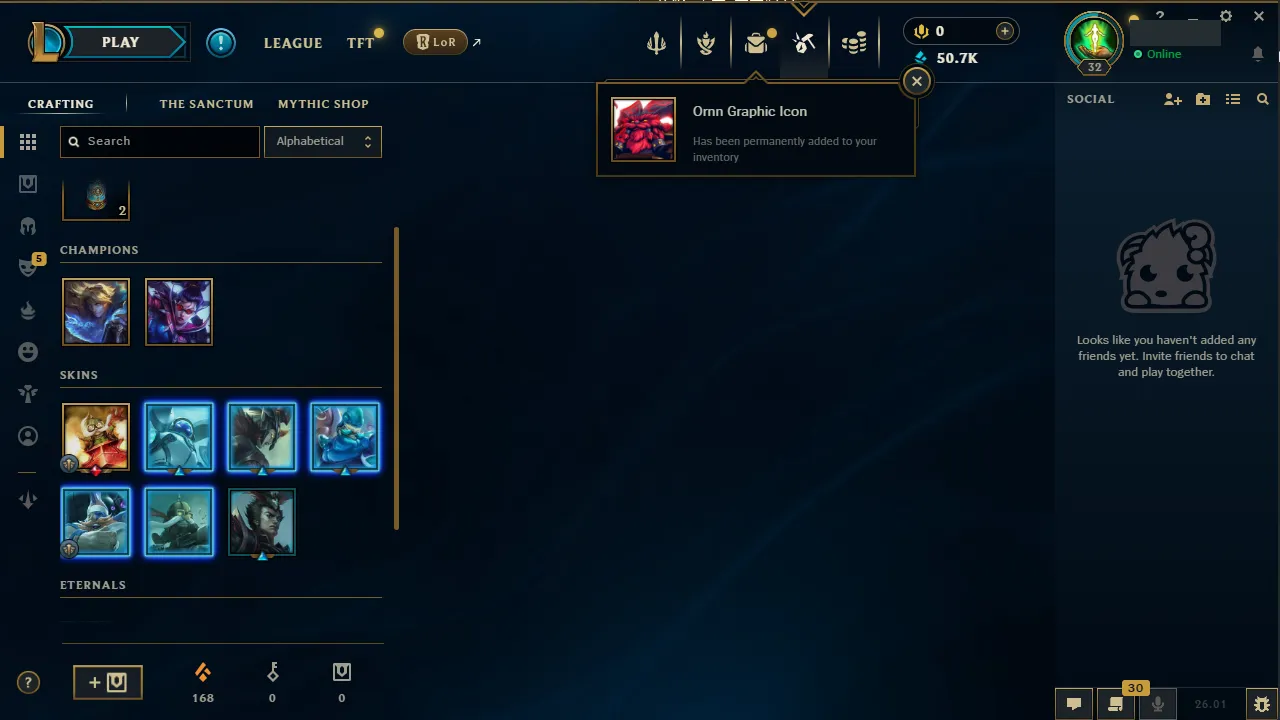The image size is (1280, 720).
Task: Open the Alphabetical sort dropdown
Action: pyautogui.click(x=322, y=141)
